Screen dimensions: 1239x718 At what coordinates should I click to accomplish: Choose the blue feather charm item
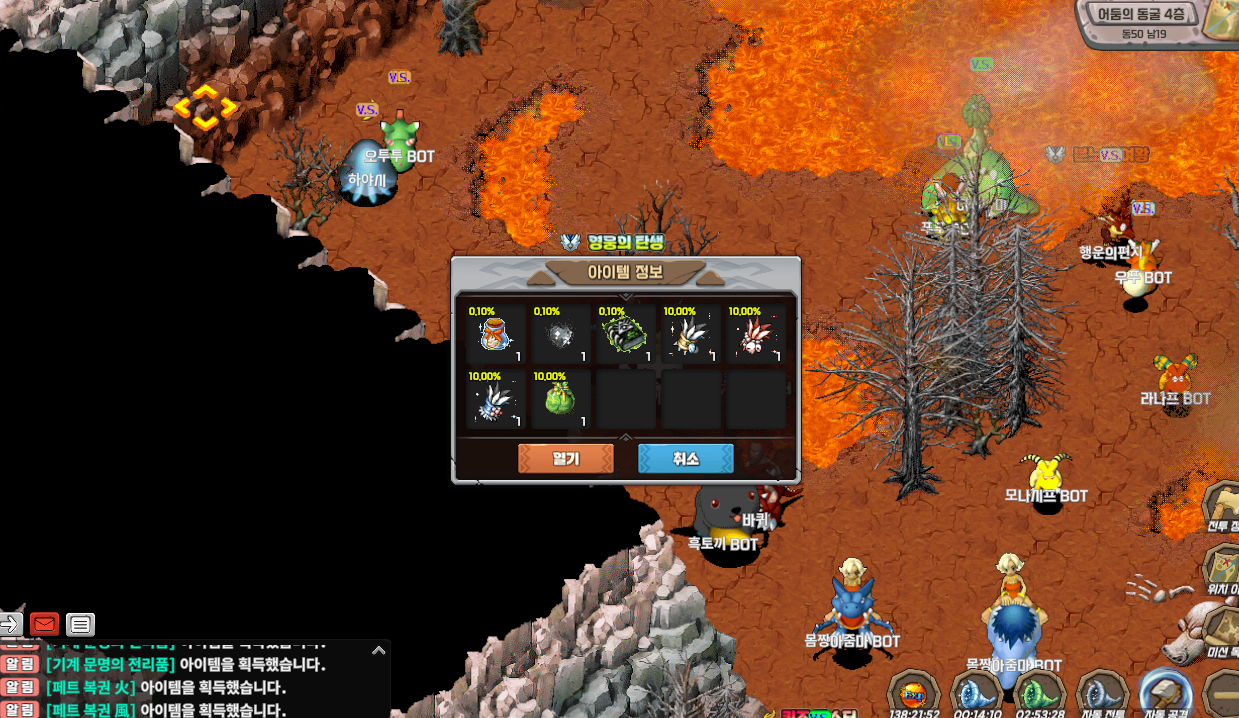495,400
